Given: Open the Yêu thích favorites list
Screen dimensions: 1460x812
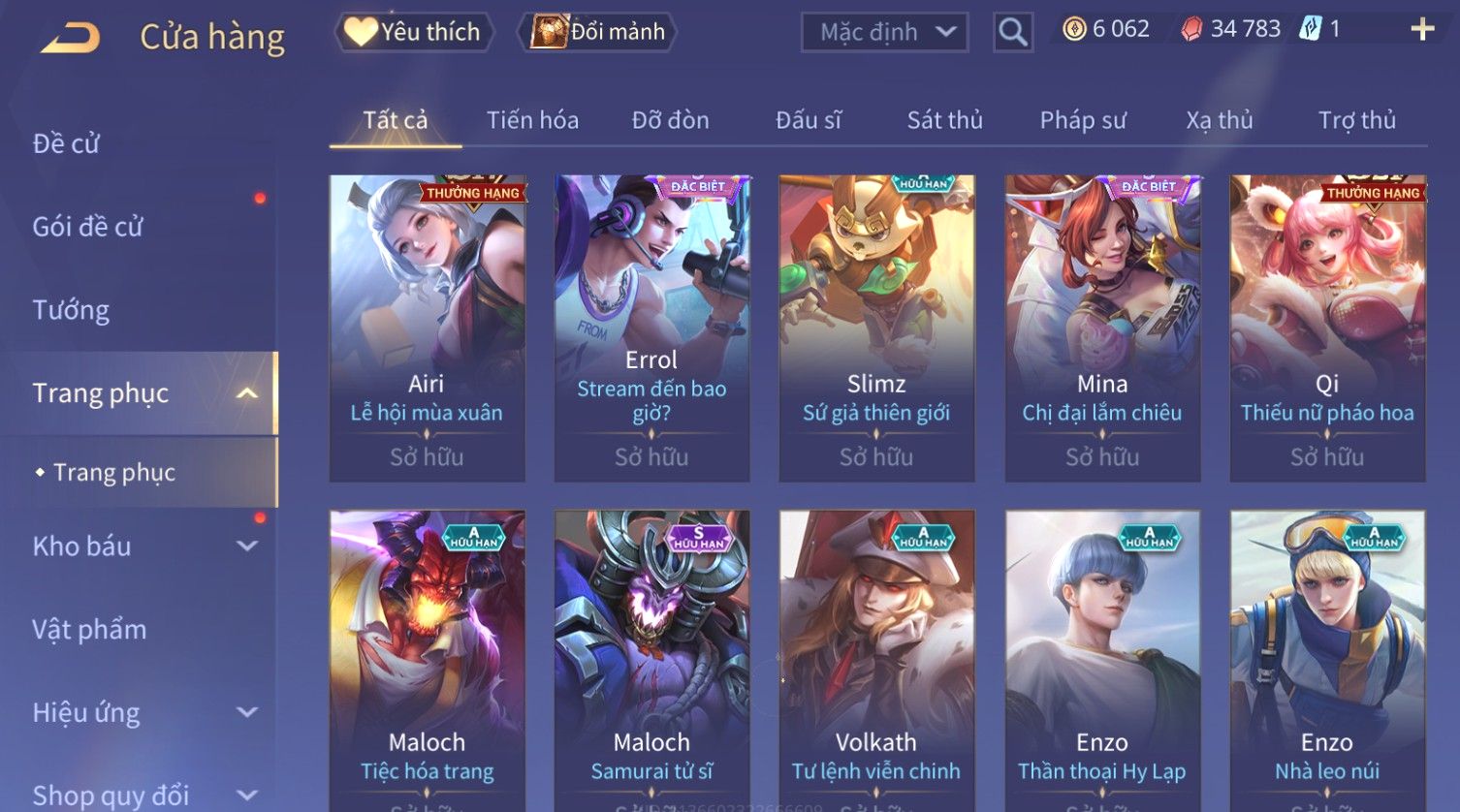Looking at the screenshot, I should 414,32.
